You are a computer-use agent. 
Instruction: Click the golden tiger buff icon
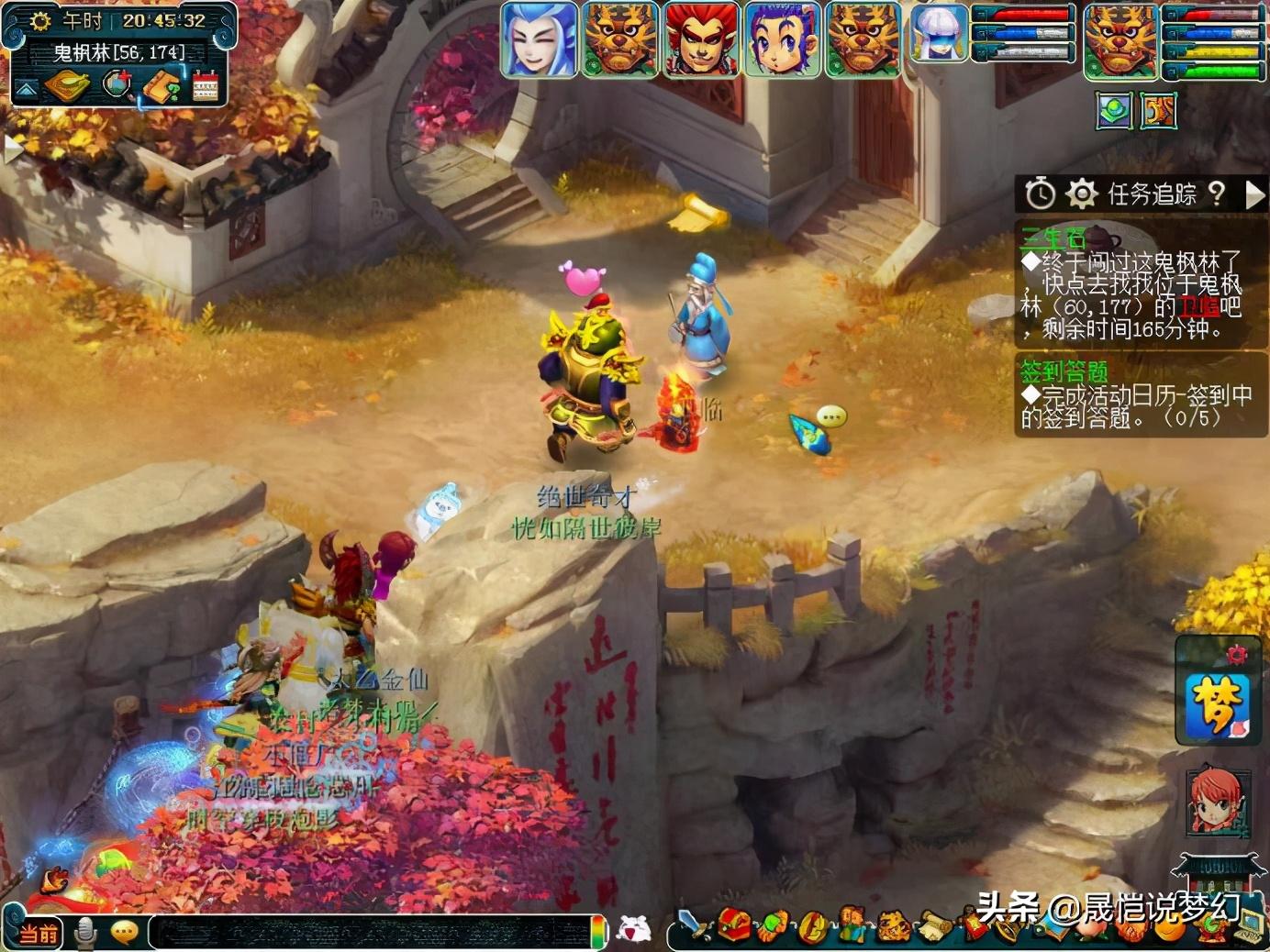tap(1158, 112)
